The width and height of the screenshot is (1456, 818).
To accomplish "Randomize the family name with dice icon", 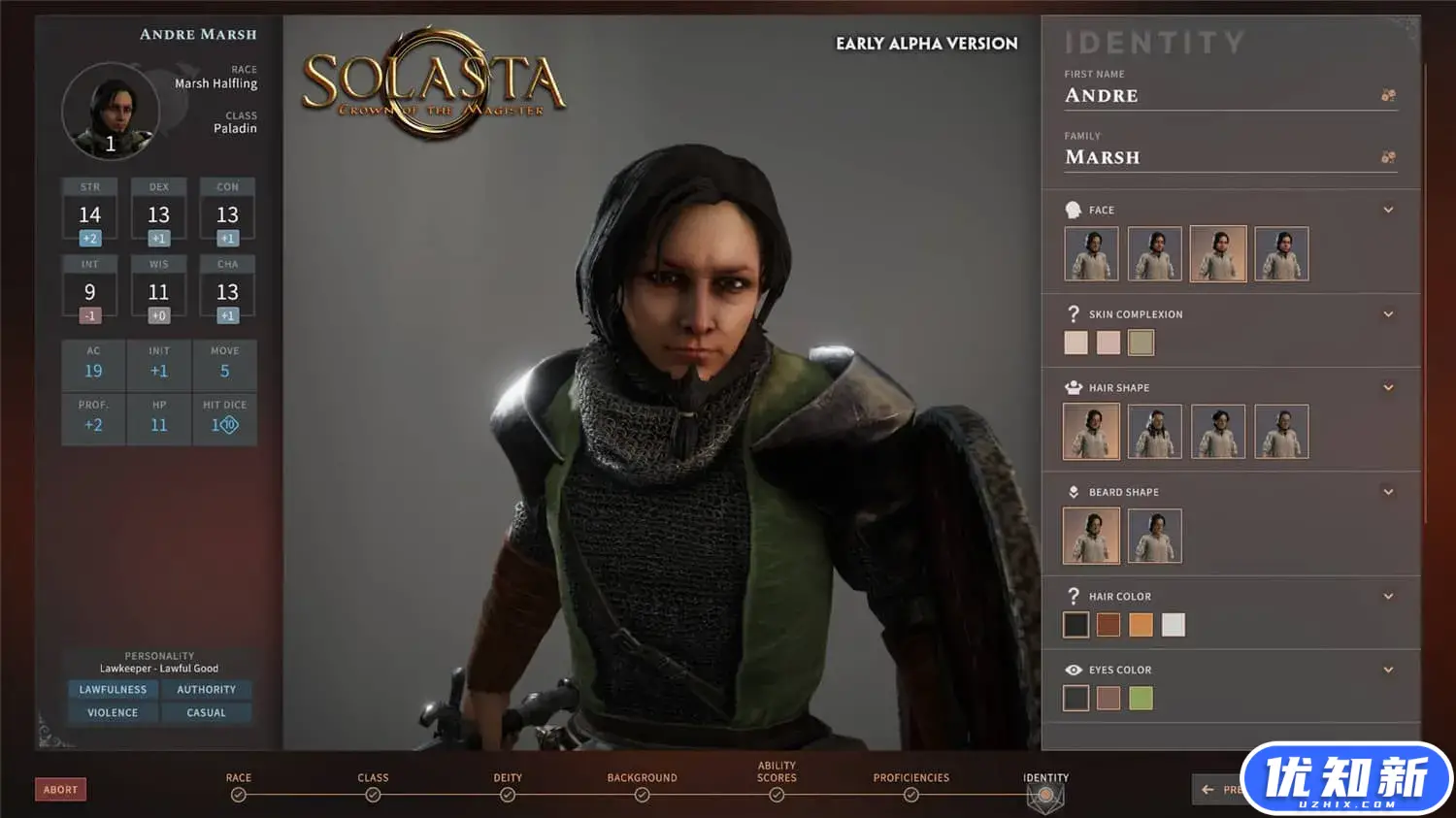I will pos(1388,157).
